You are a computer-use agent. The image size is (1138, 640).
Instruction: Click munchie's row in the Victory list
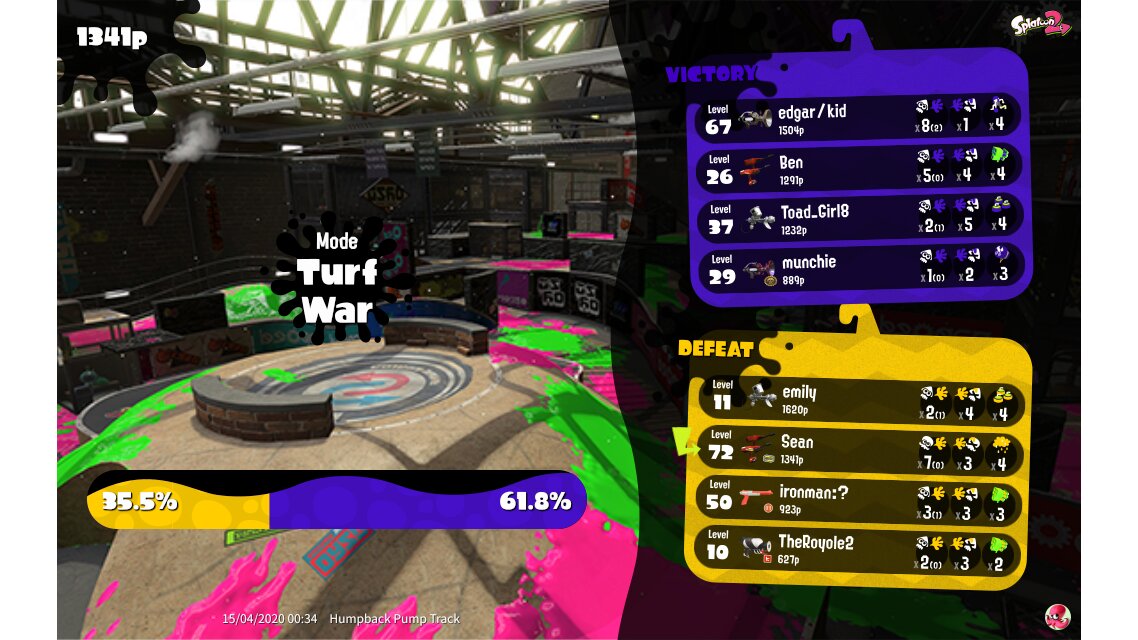[858, 267]
